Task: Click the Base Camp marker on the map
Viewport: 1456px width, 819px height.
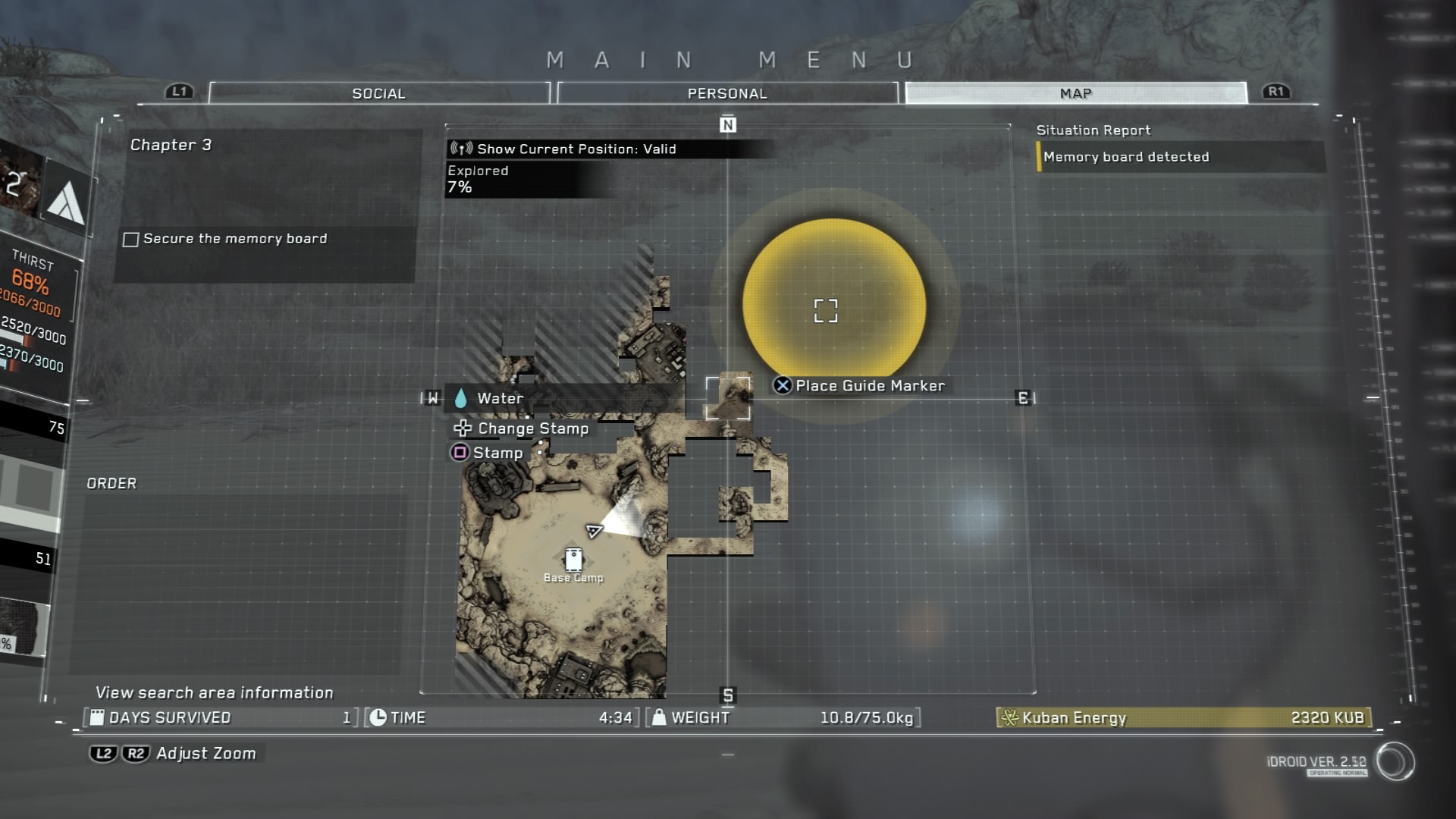Action: point(573,561)
